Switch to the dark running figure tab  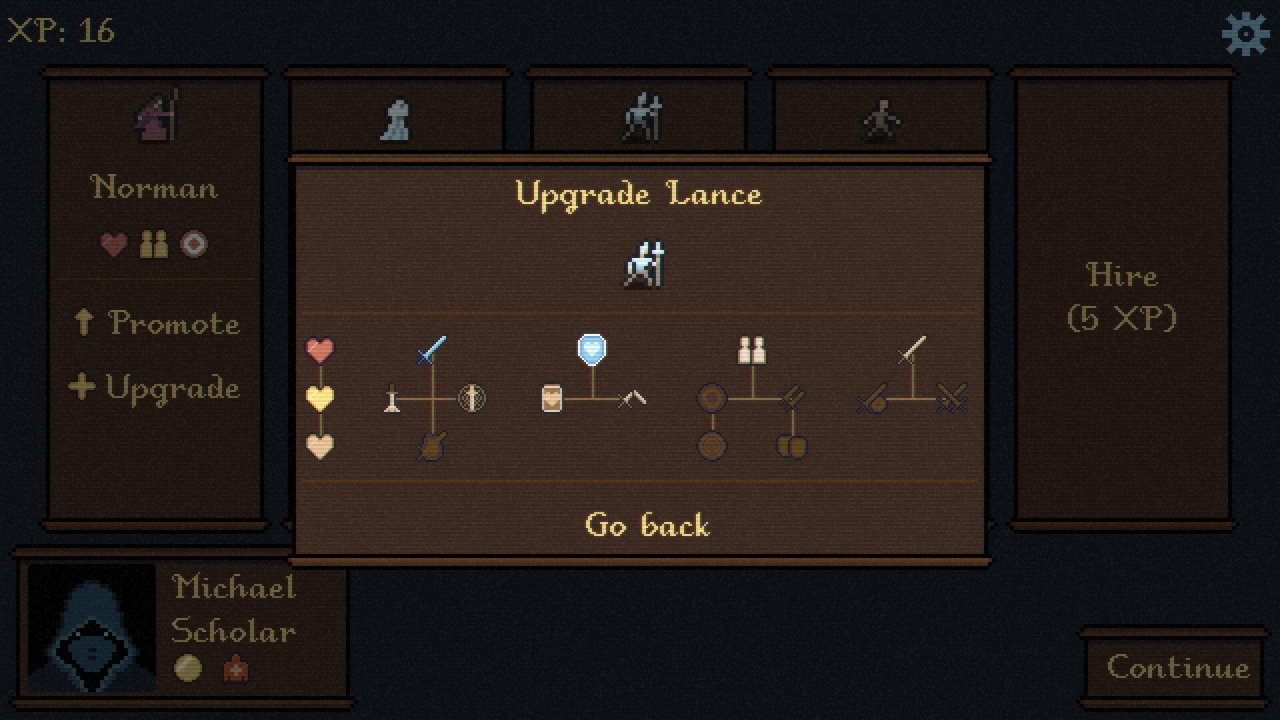click(881, 119)
